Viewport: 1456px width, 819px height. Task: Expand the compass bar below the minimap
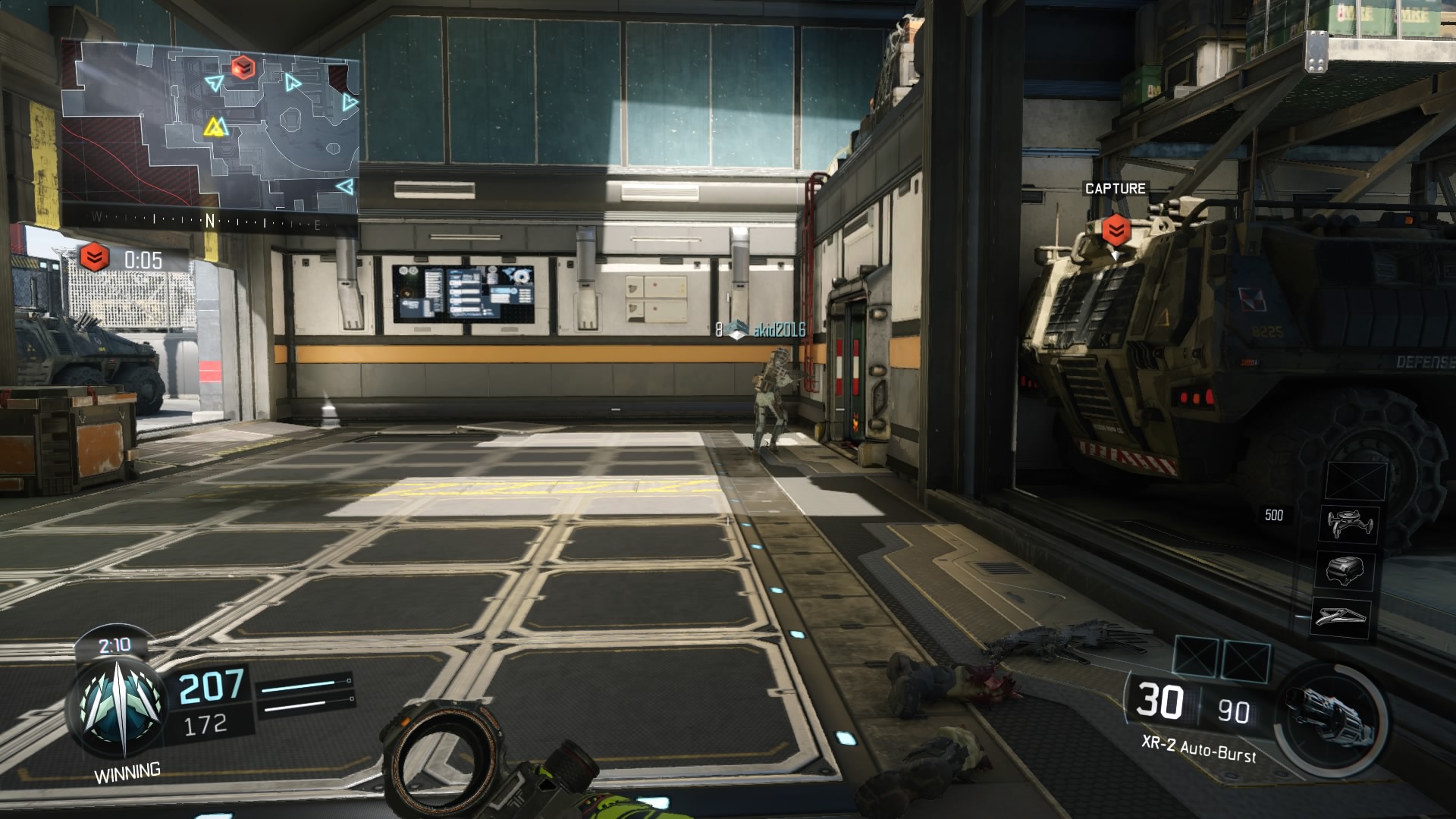tap(209, 220)
